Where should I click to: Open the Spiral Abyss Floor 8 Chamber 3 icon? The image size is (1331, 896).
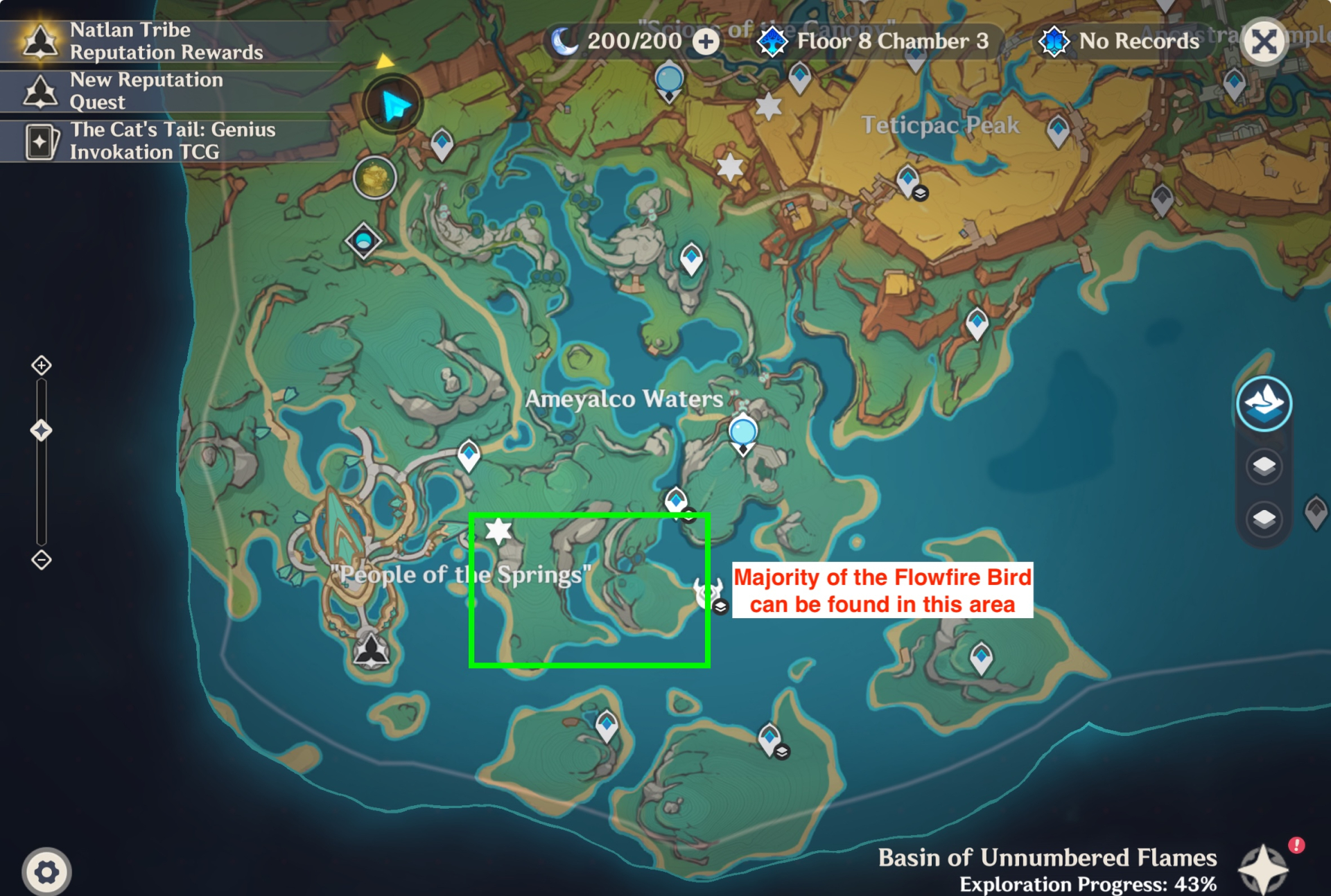click(x=772, y=41)
